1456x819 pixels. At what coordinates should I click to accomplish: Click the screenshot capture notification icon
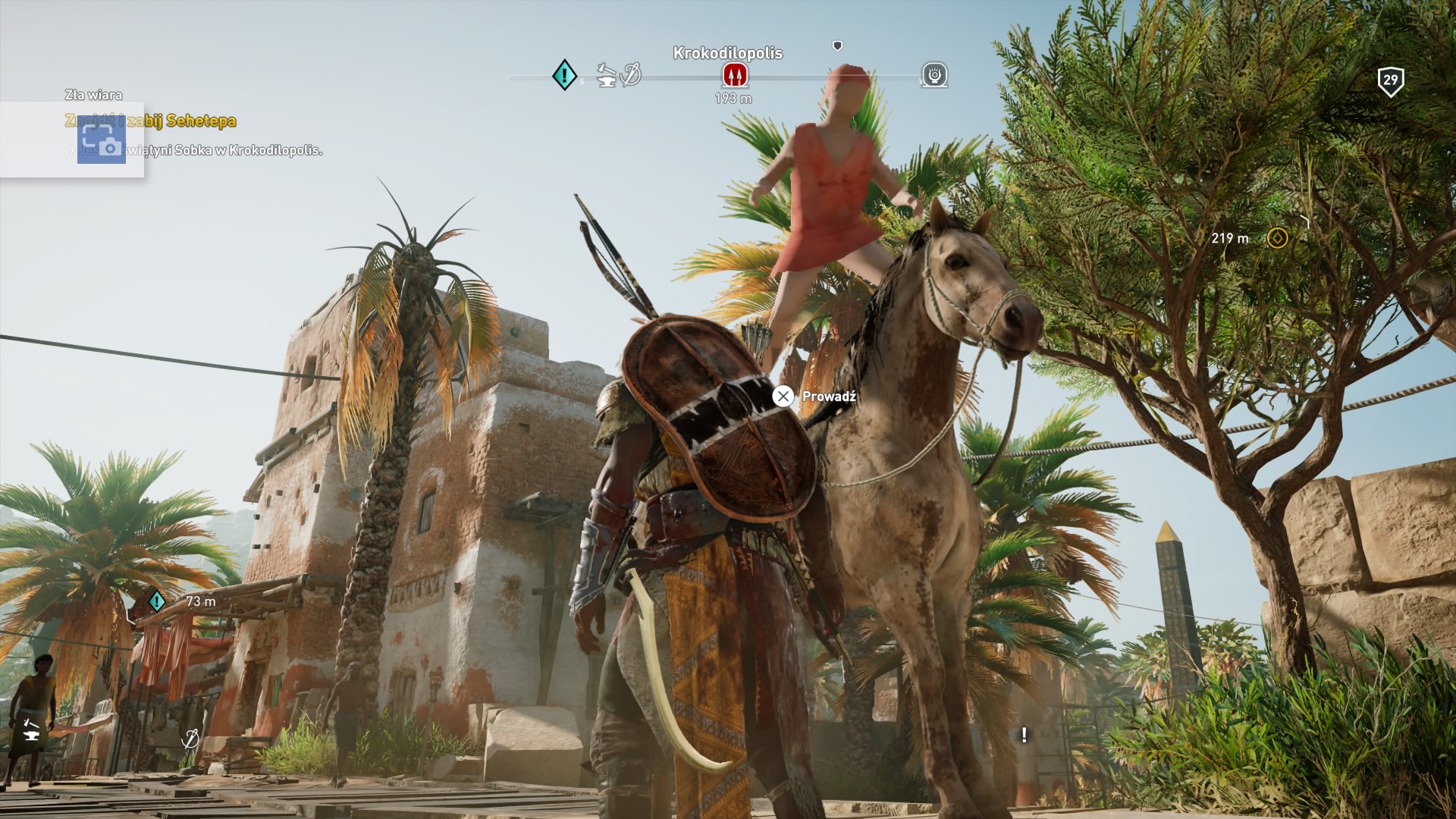point(102,140)
